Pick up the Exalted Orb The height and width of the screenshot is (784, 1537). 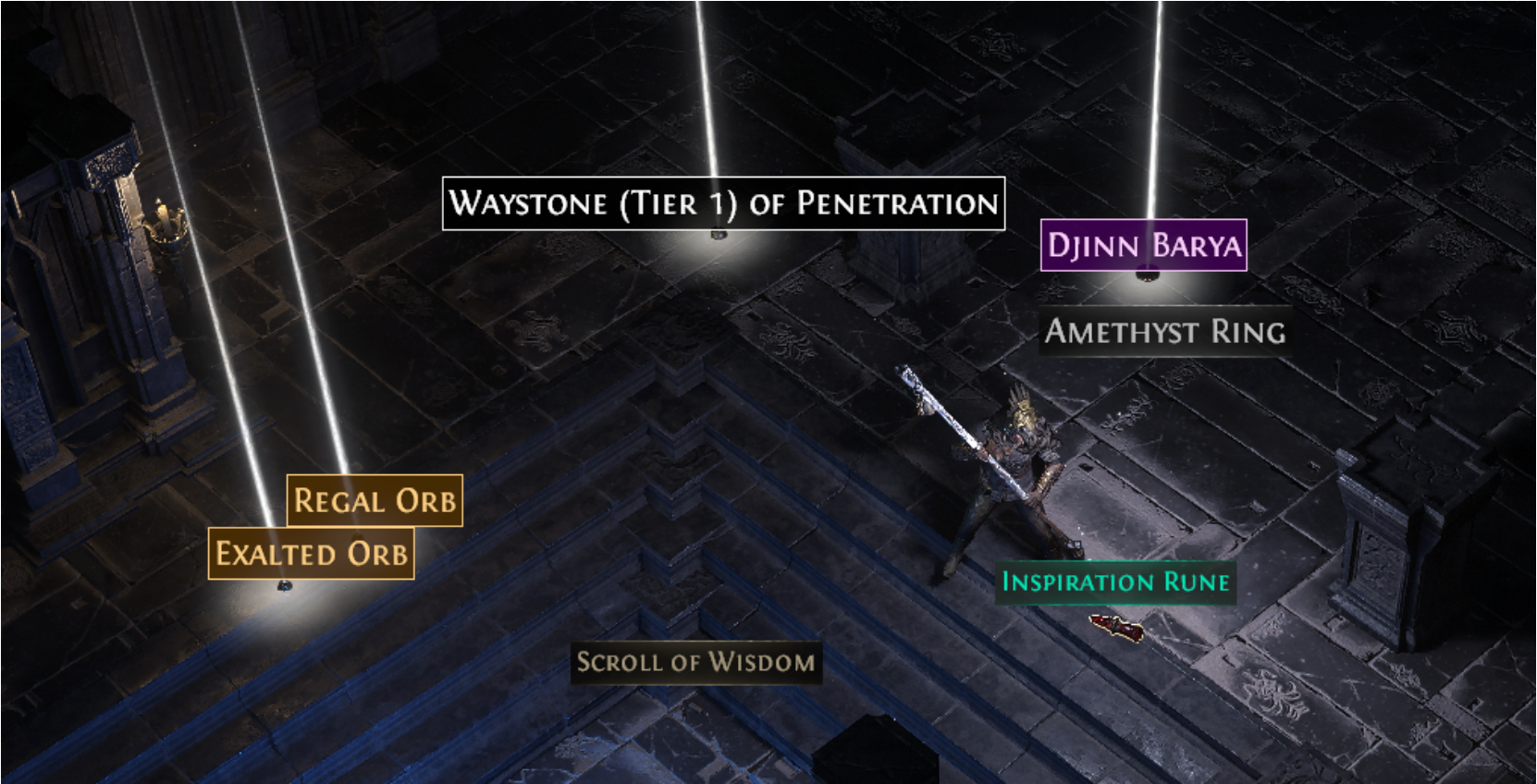coord(312,554)
